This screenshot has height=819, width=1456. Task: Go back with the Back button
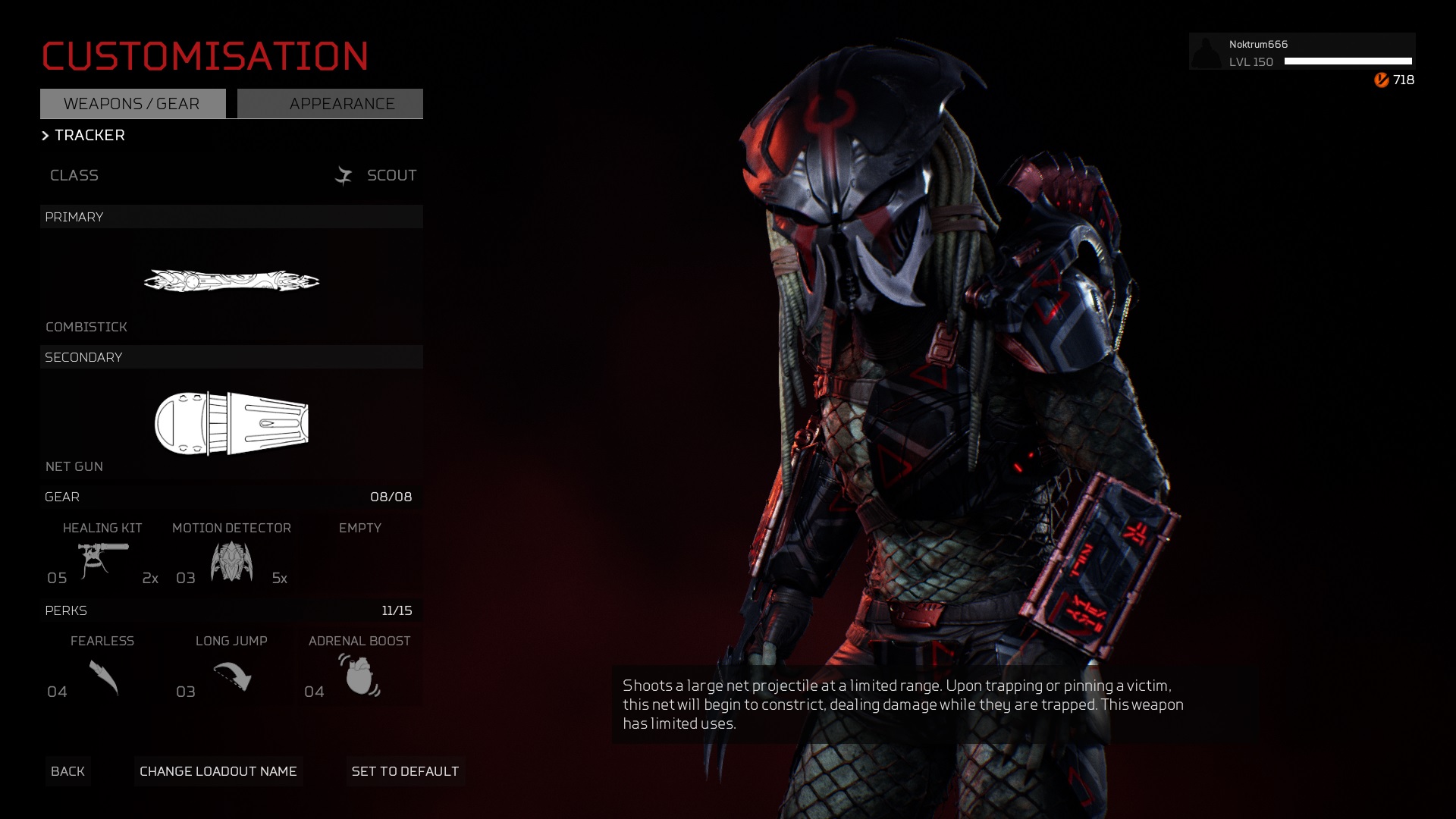click(x=67, y=771)
